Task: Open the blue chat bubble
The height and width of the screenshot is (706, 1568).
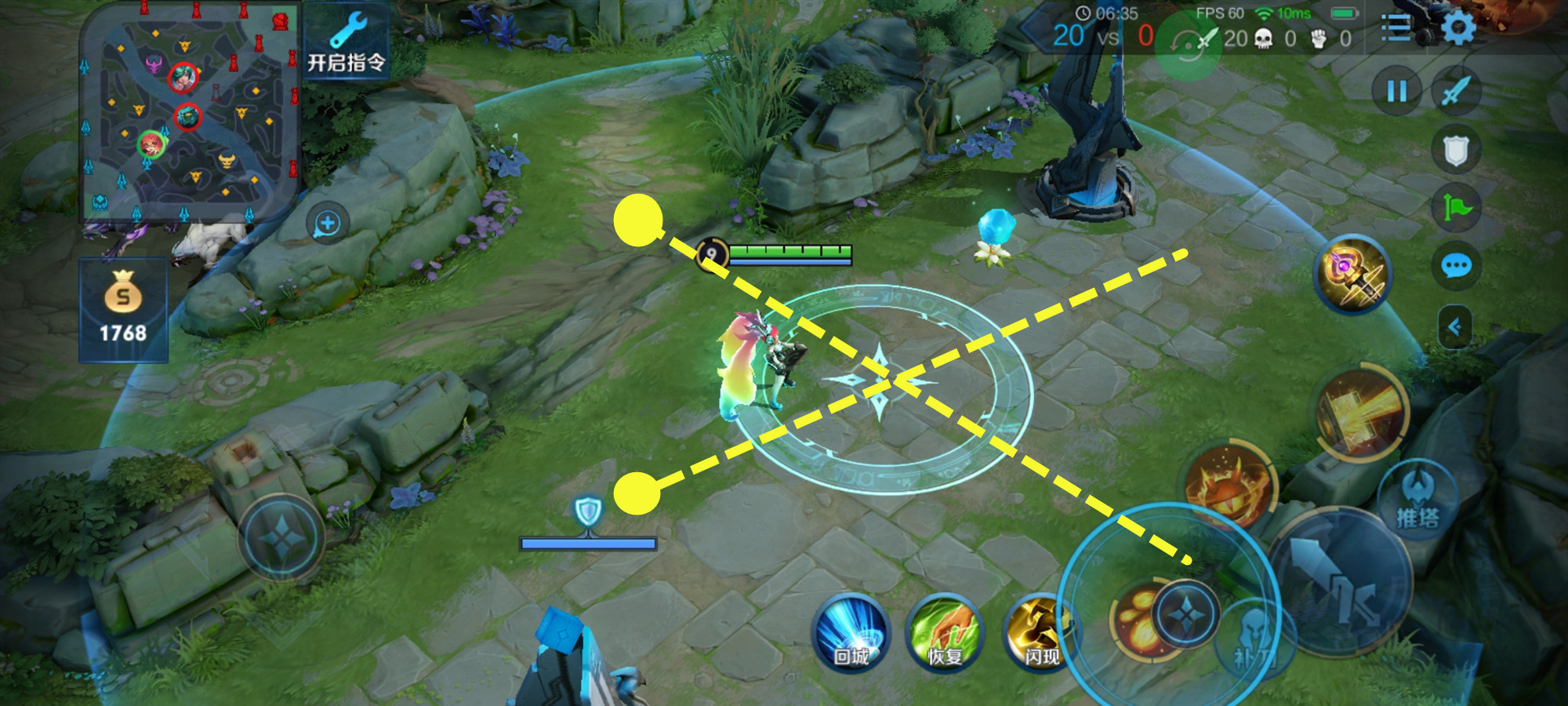Action: coord(1456,267)
